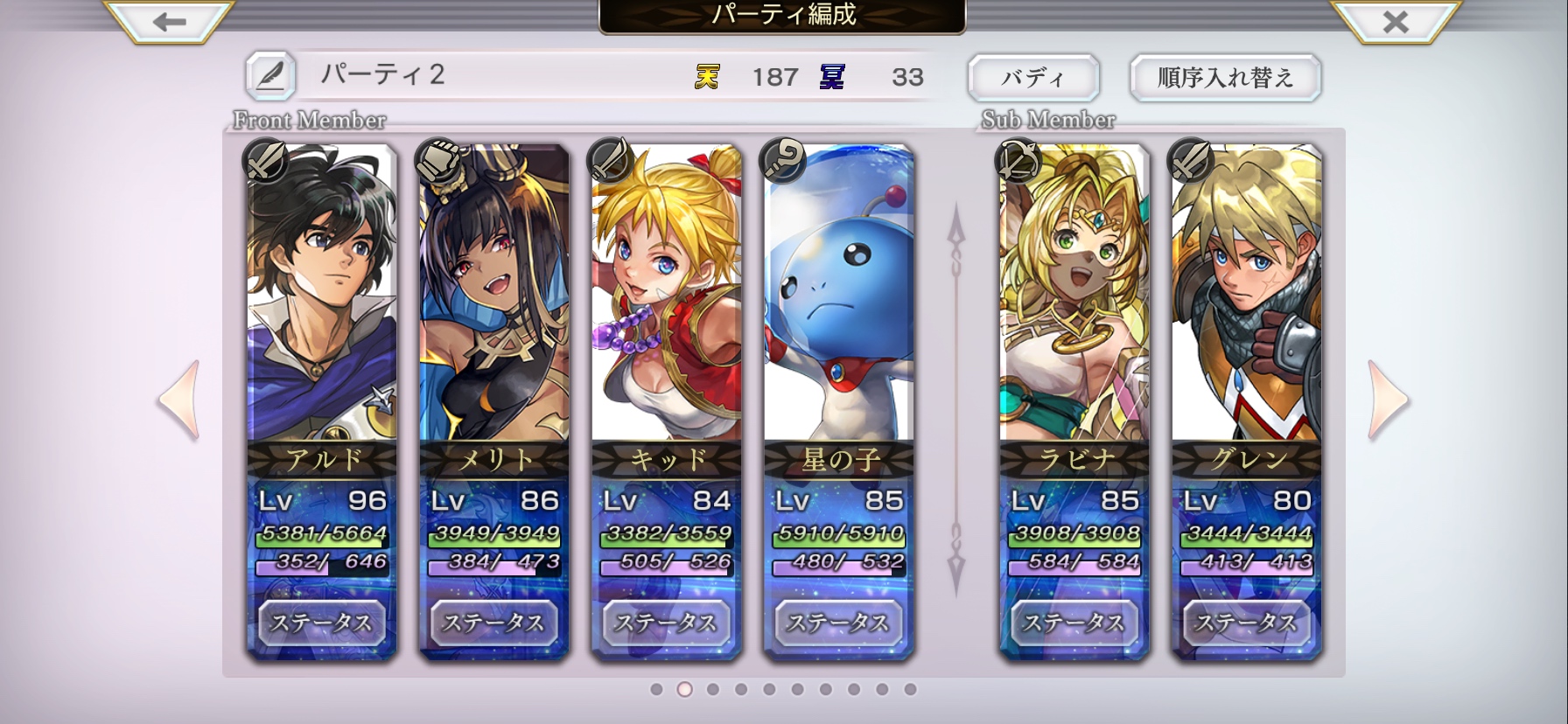View メリト's ステータス page
Viewport: 1568px width, 724px height.
click(x=494, y=623)
